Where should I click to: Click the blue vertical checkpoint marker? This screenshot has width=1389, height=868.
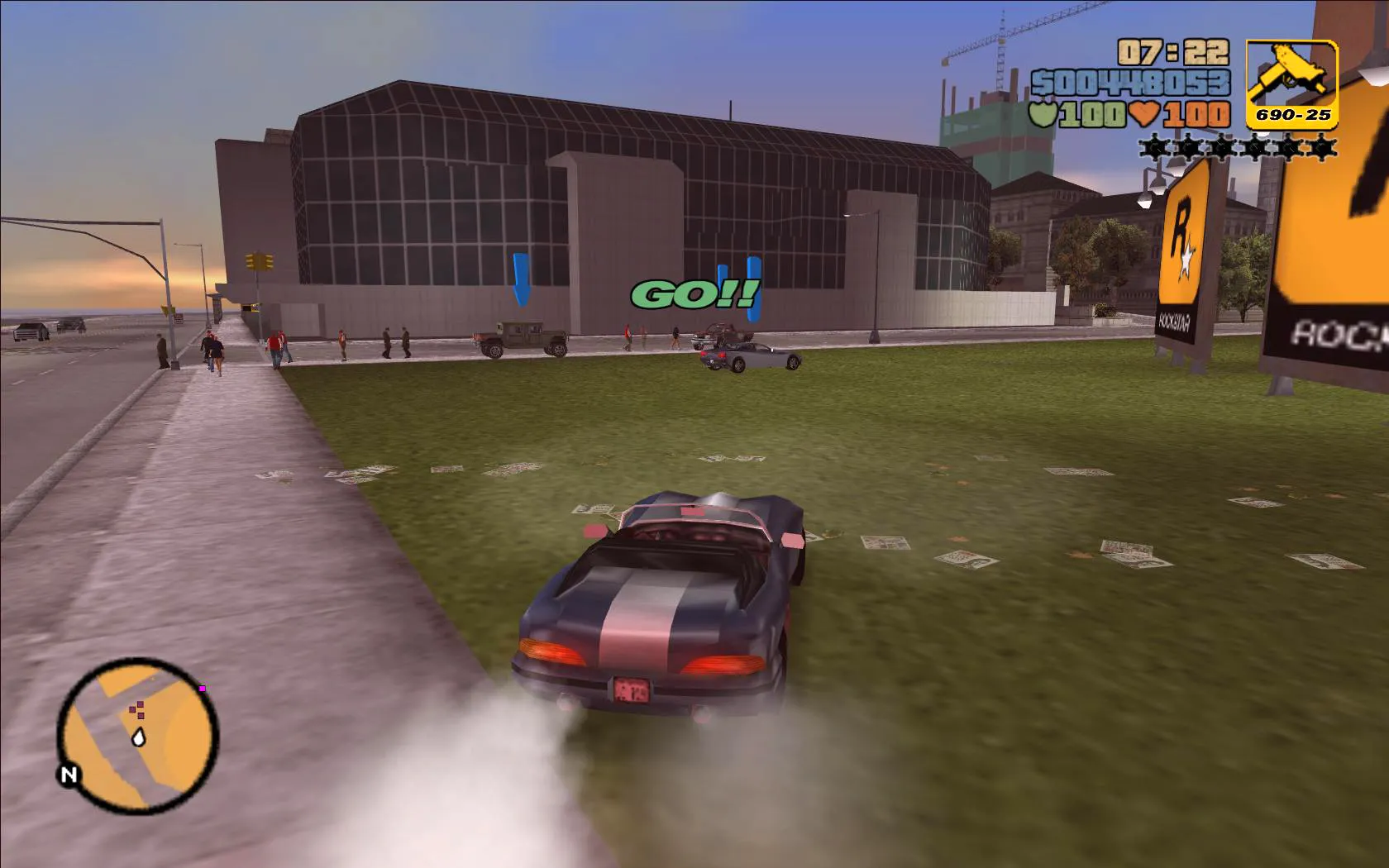[753, 289]
